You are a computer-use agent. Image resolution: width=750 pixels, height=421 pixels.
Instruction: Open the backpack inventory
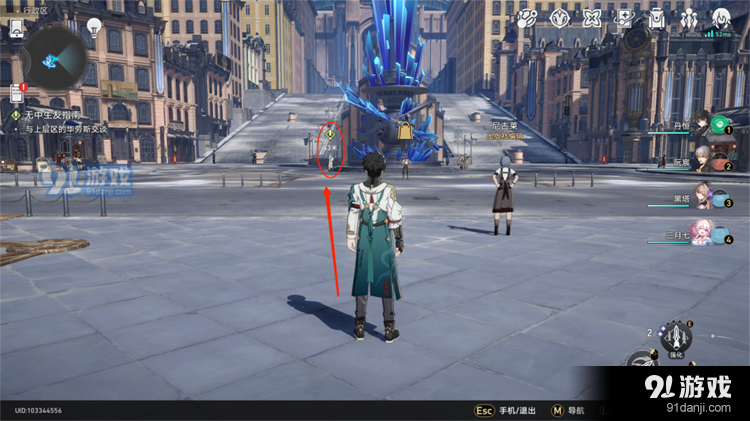click(x=656, y=19)
